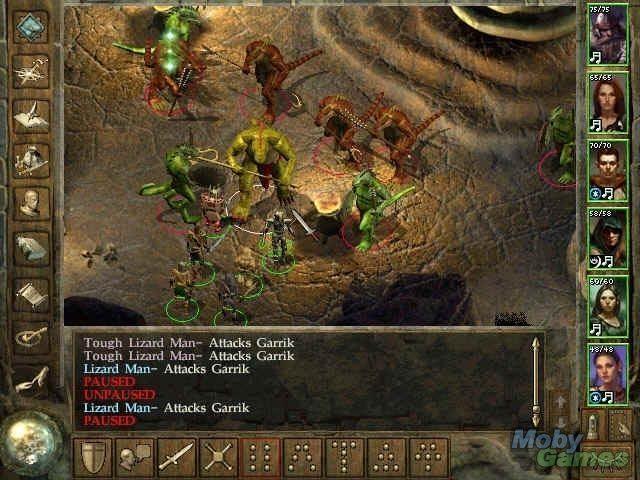640x480 pixels.
Task: Open the journal with the quill icon
Action: coord(32,112)
